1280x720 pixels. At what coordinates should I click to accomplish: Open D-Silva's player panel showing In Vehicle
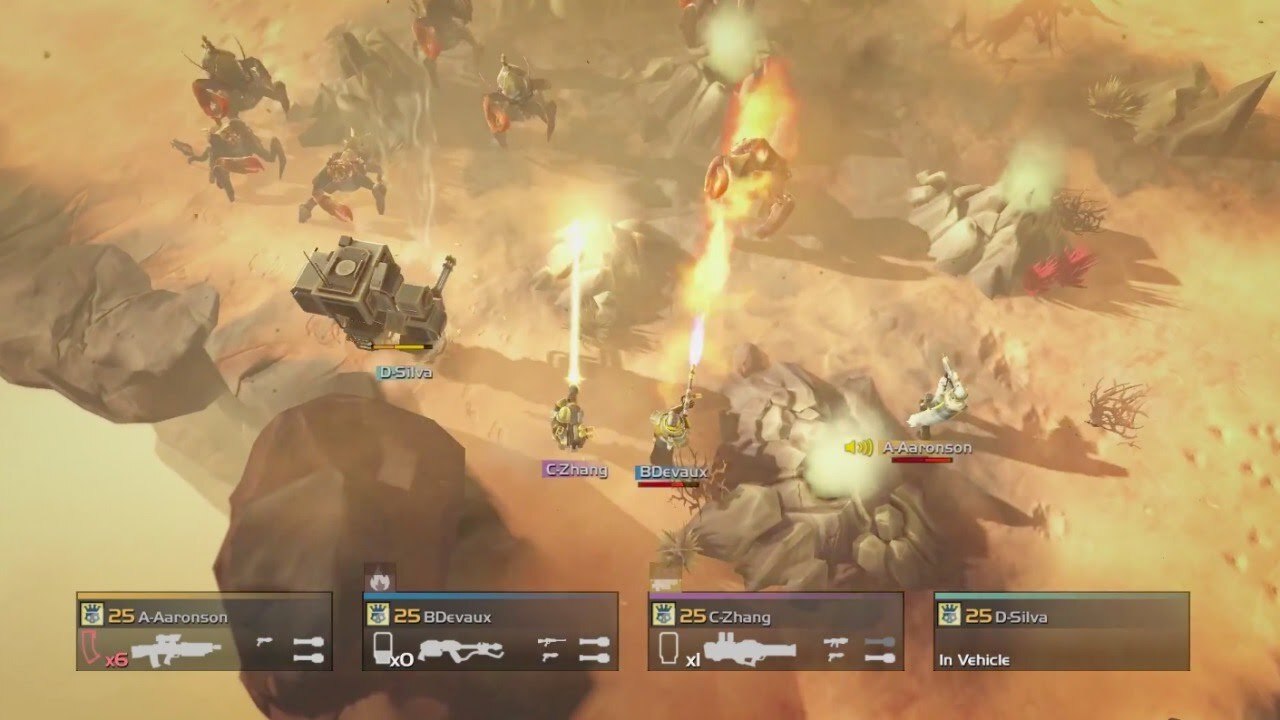click(1061, 631)
